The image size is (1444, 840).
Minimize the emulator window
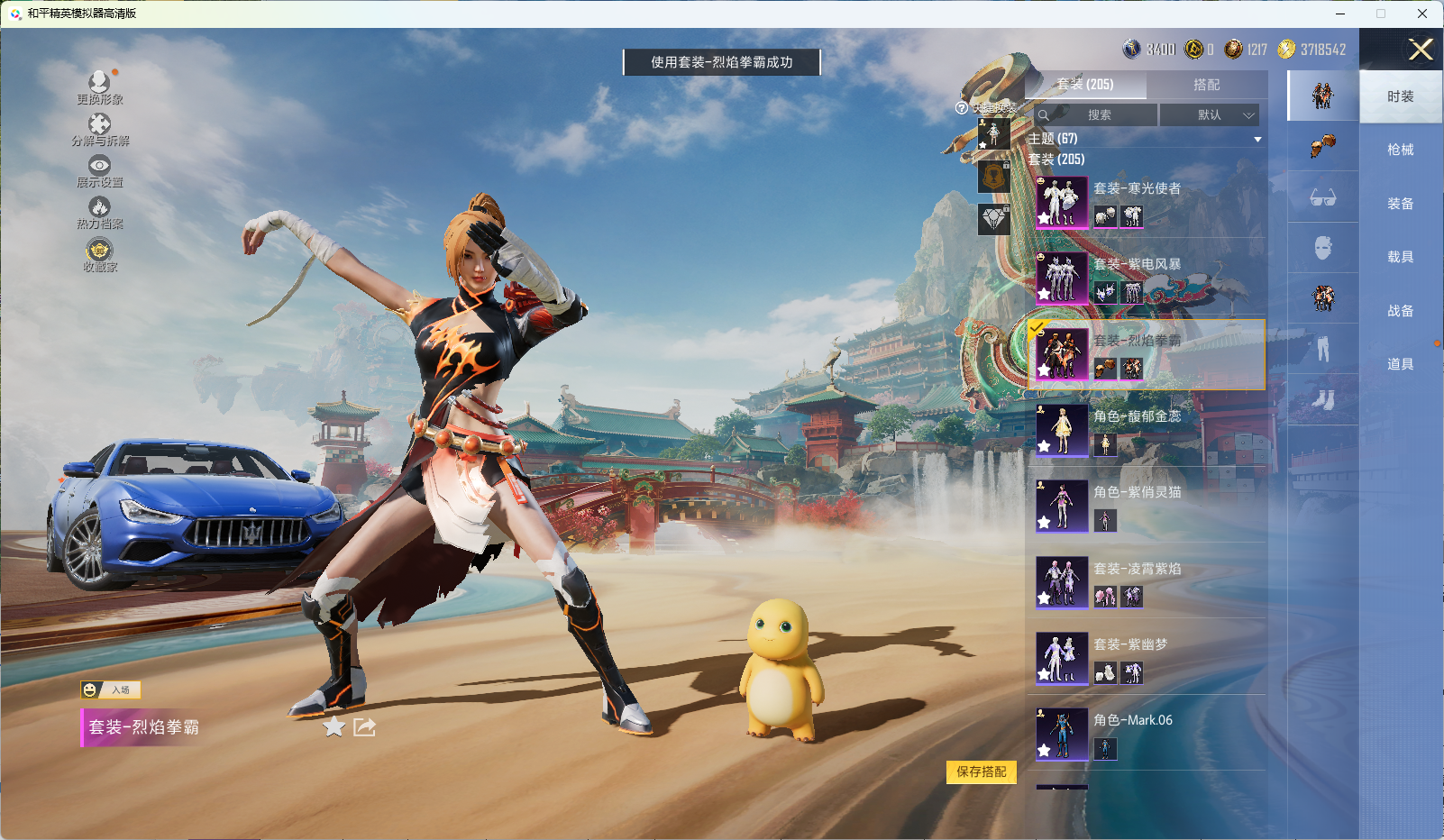[1340, 14]
